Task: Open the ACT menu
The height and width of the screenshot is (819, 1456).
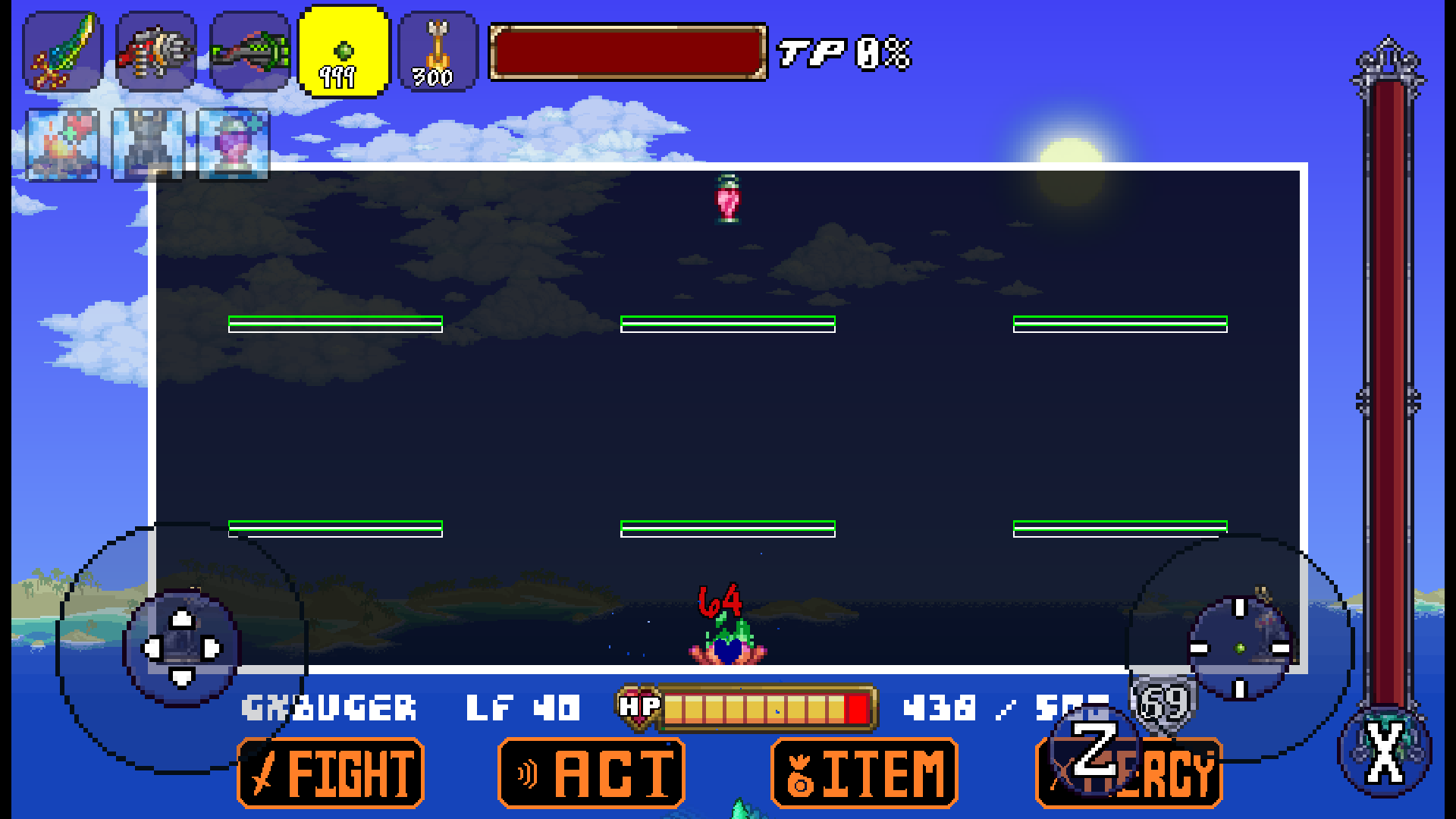Action: click(591, 773)
